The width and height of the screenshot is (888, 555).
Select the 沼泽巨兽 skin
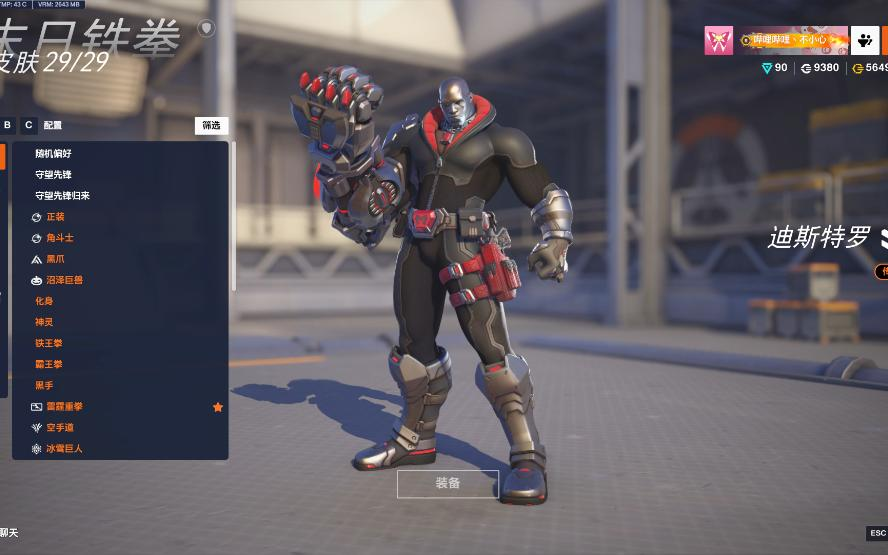pos(64,280)
